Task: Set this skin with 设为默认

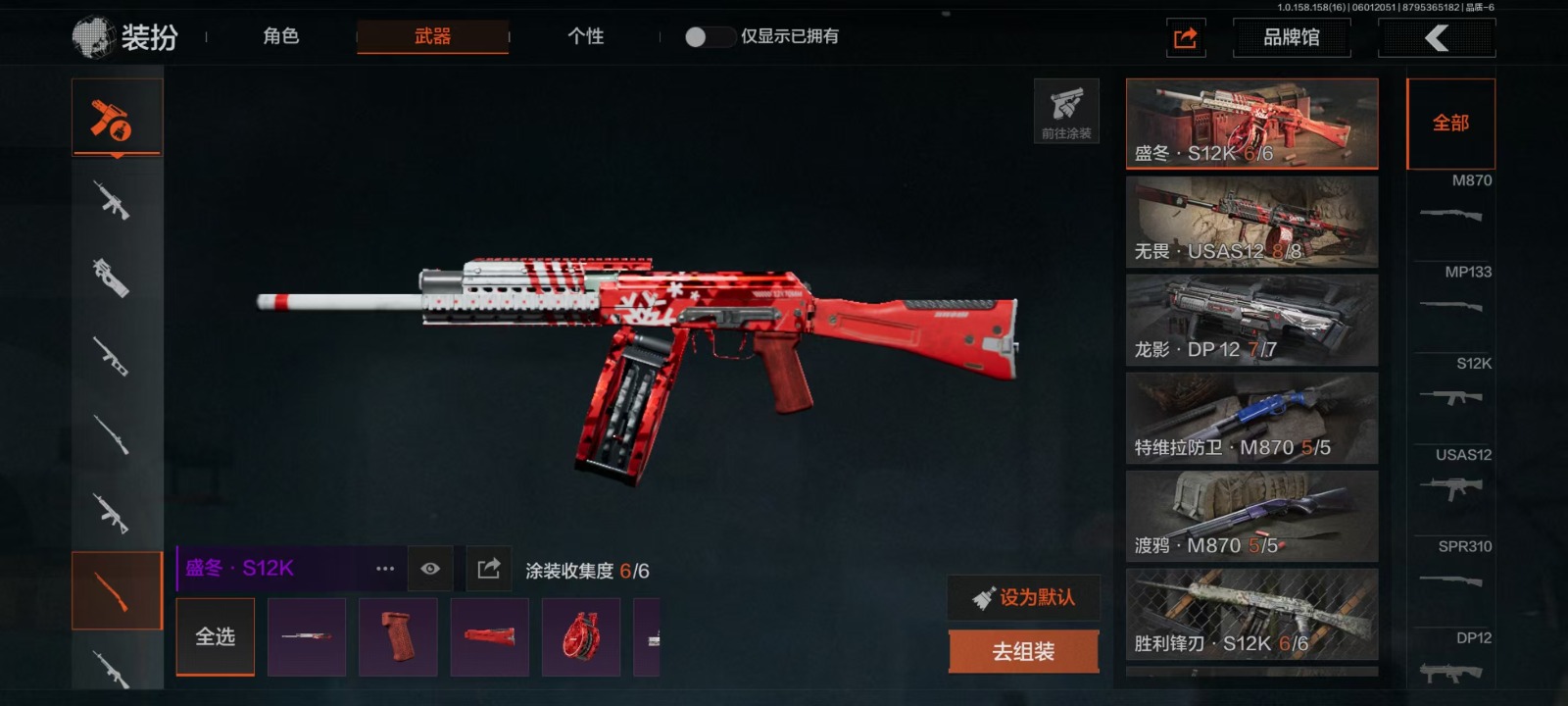Action: [x=1024, y=597]
